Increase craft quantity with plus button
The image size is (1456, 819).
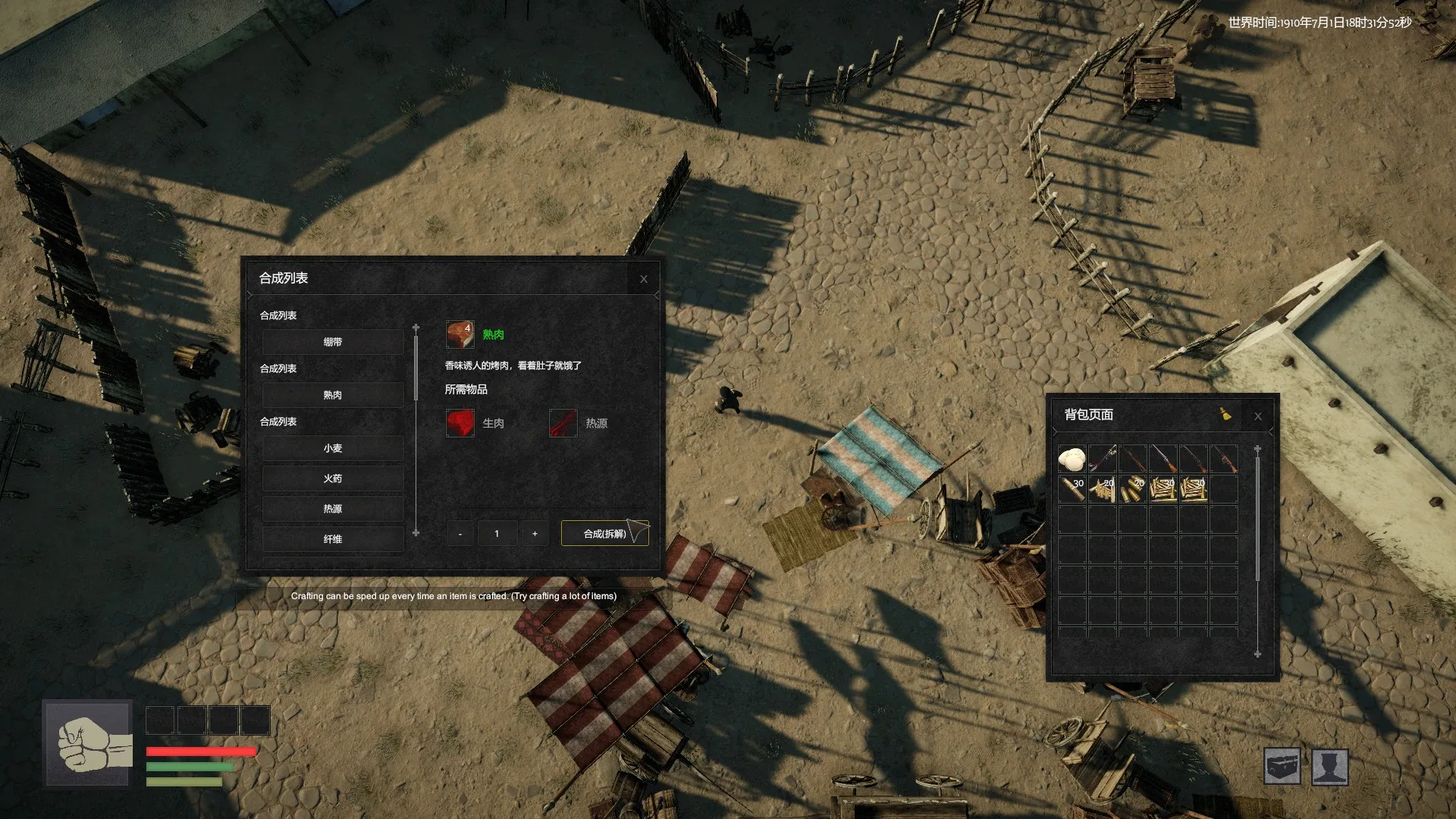535,534
